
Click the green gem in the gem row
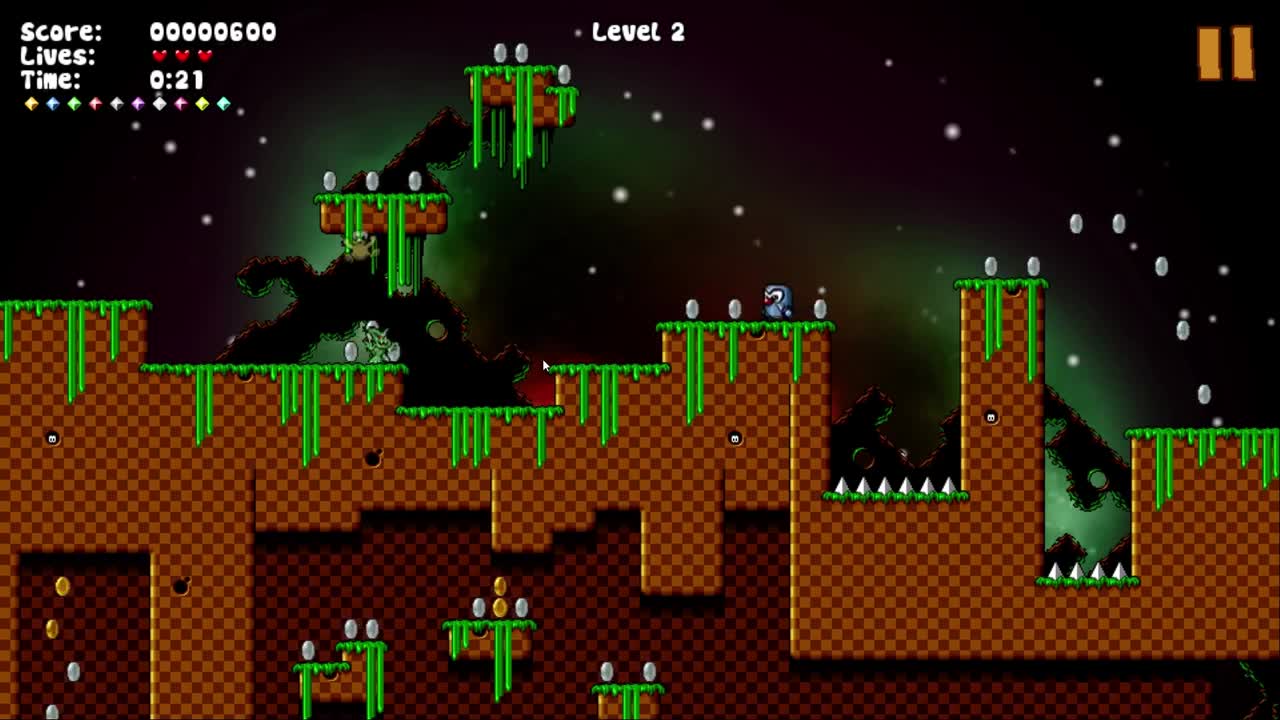coord(76,103)
